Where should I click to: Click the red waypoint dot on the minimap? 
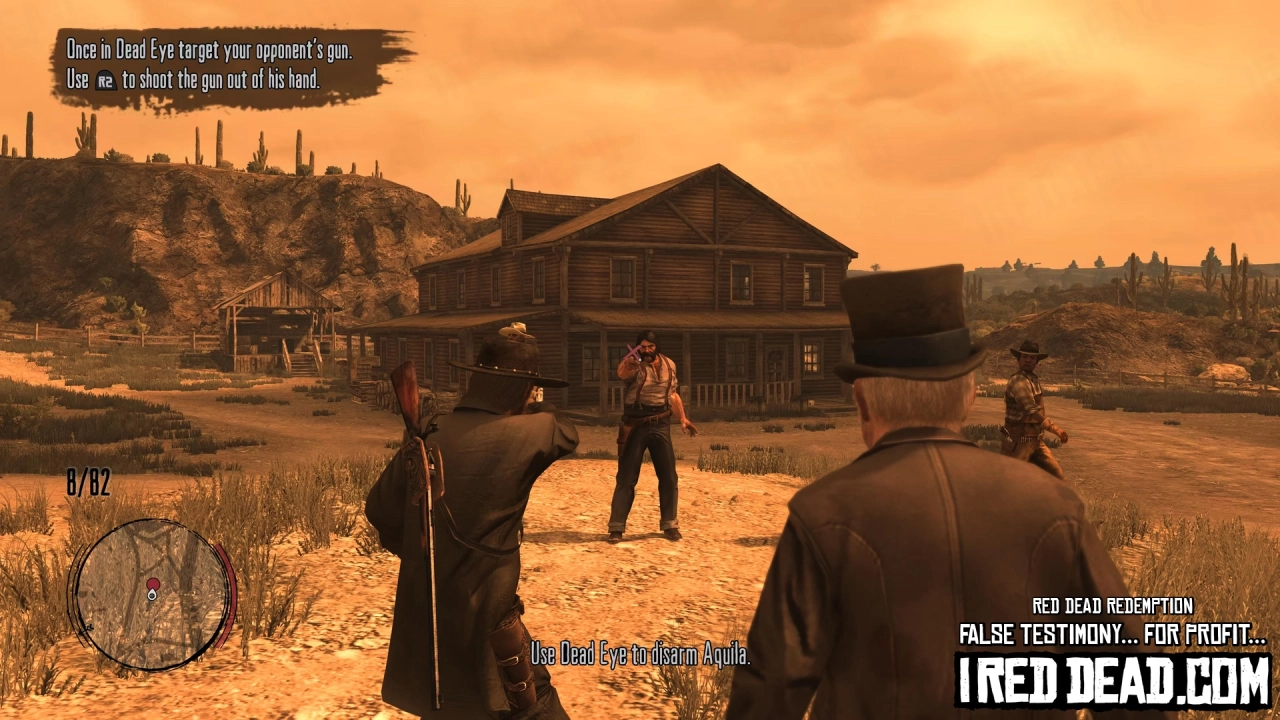tap(153, 585)
